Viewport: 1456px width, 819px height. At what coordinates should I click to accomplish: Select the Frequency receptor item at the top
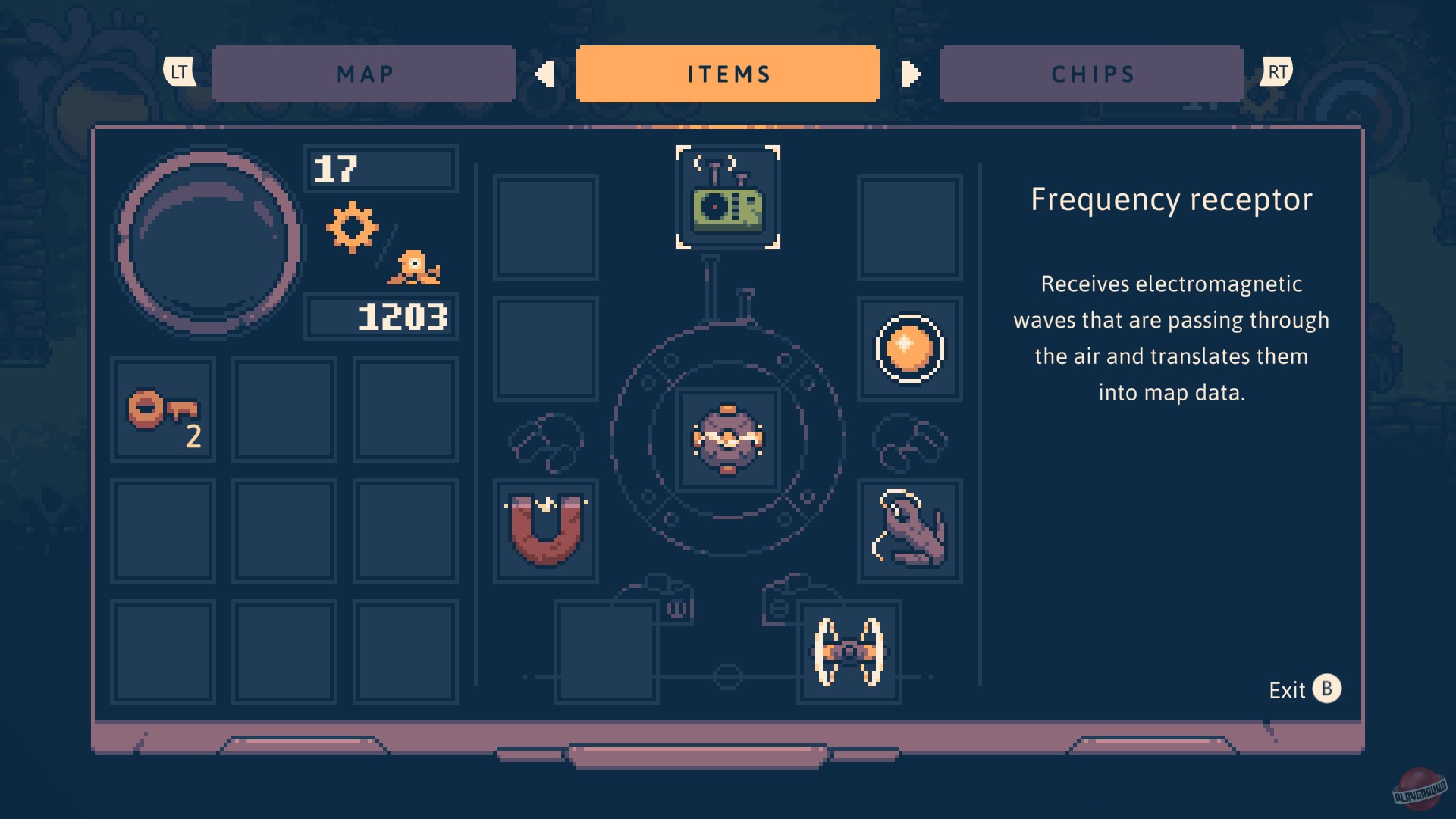[727, 199]
